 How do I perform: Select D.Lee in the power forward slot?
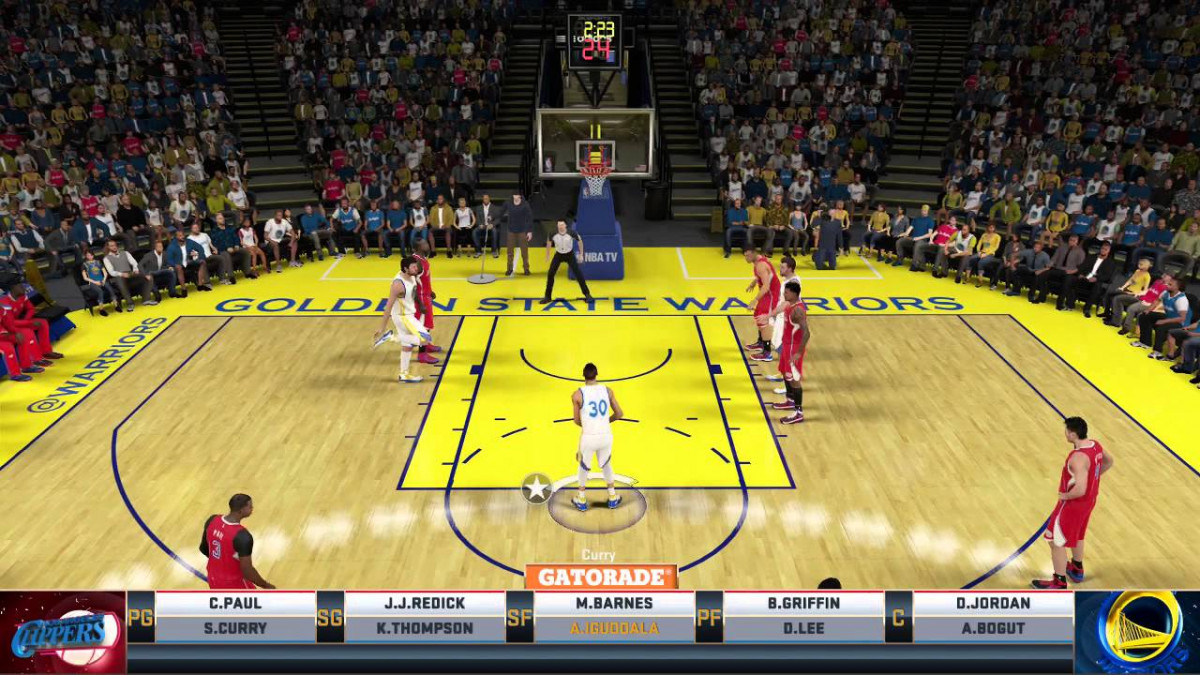click(803, 629)
